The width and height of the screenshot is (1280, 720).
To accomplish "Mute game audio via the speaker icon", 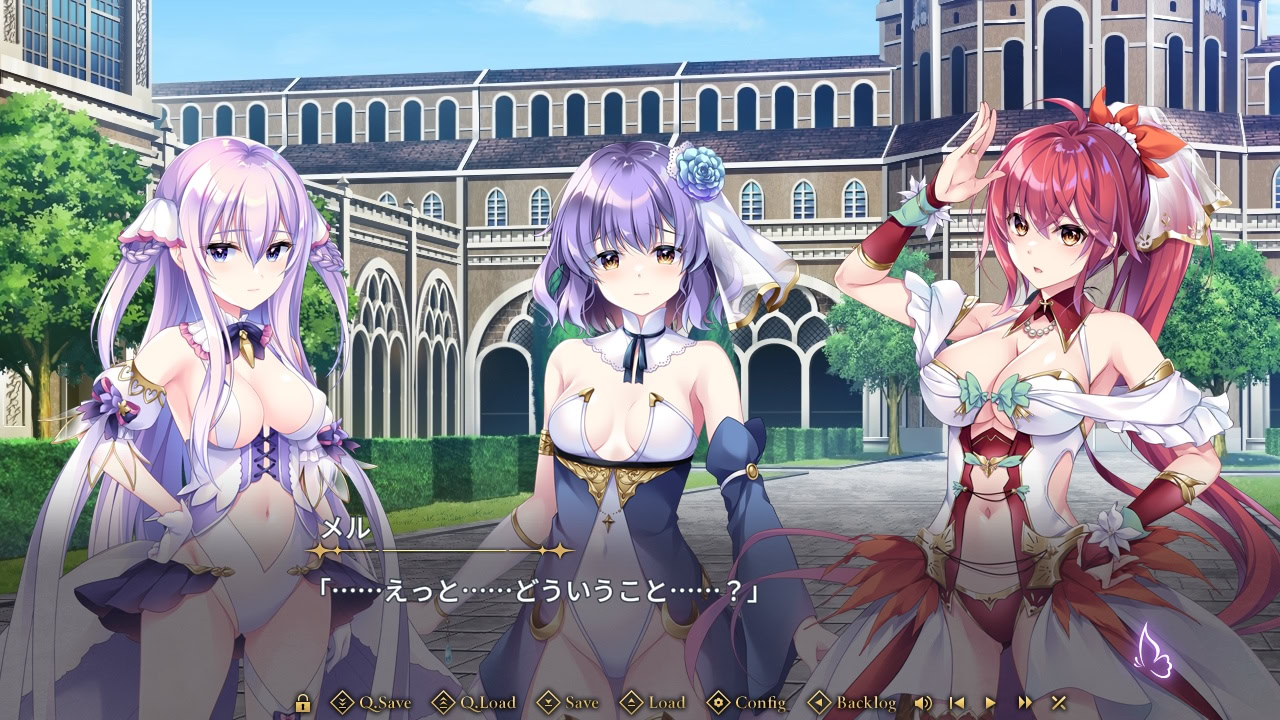I will (923, 703).
